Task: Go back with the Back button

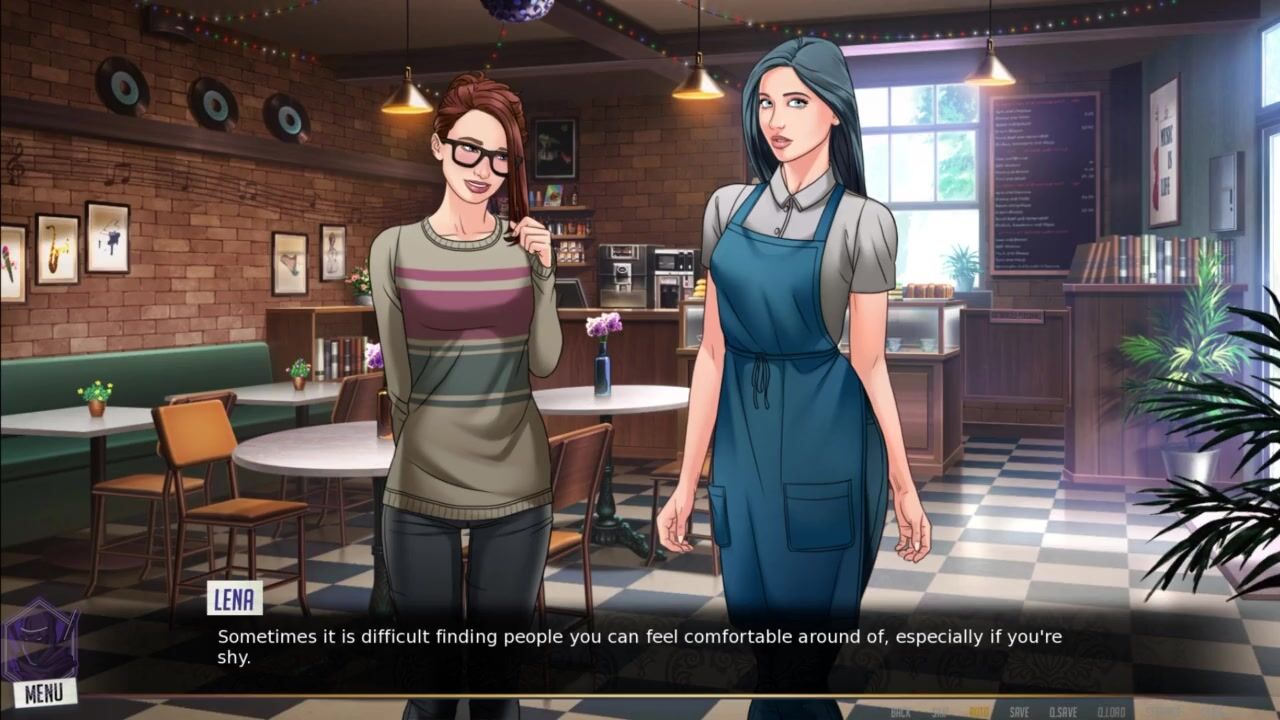Action: click(900, 712)
